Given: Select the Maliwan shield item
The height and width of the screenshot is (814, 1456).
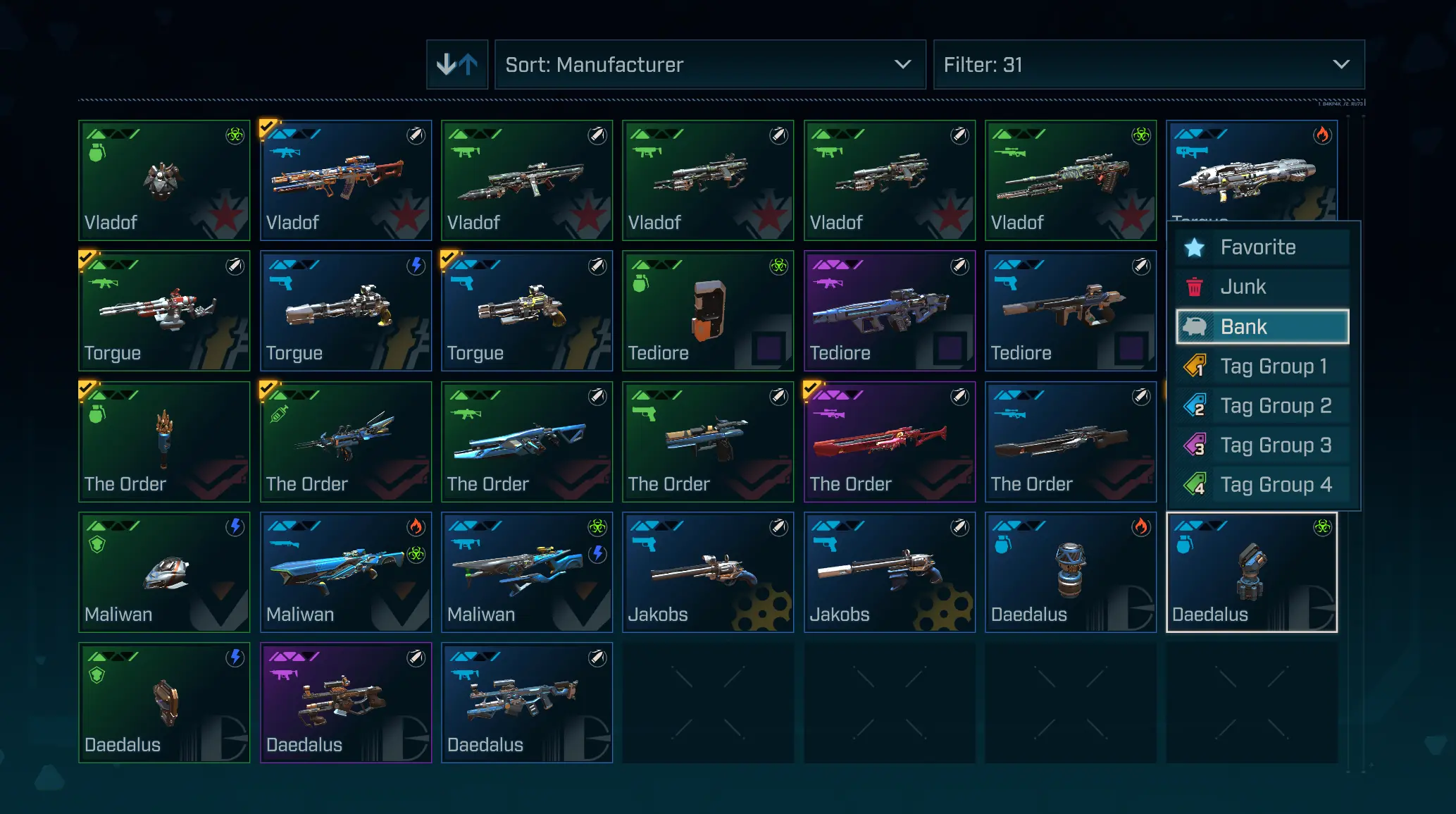Looking at the screenshot, I should click(x=164, y=572).
